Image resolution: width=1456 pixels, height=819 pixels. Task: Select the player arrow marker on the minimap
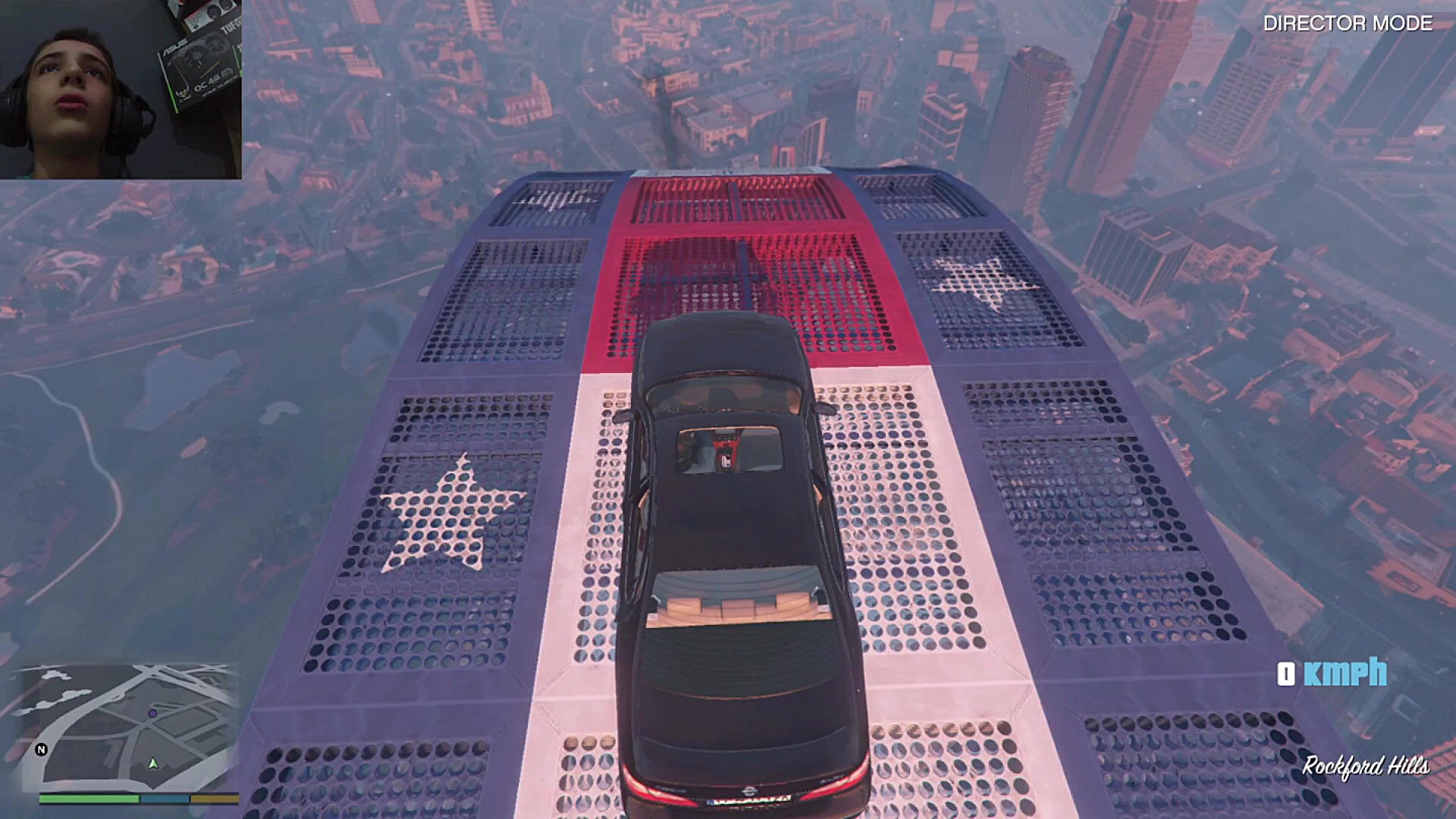pos(154,764)
